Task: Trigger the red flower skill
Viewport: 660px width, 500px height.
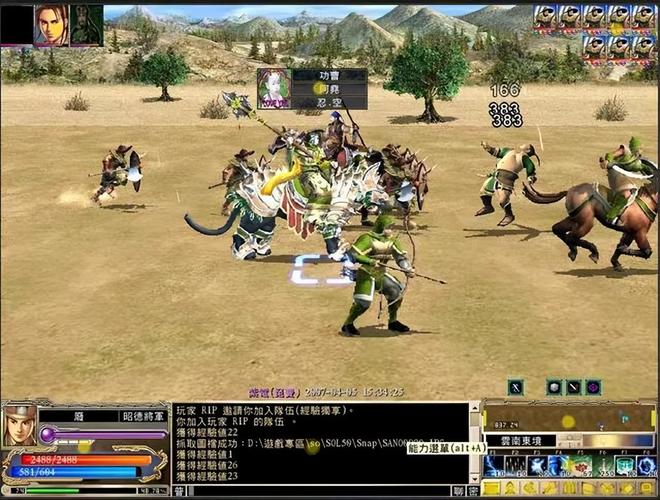Action: [581, 465]
